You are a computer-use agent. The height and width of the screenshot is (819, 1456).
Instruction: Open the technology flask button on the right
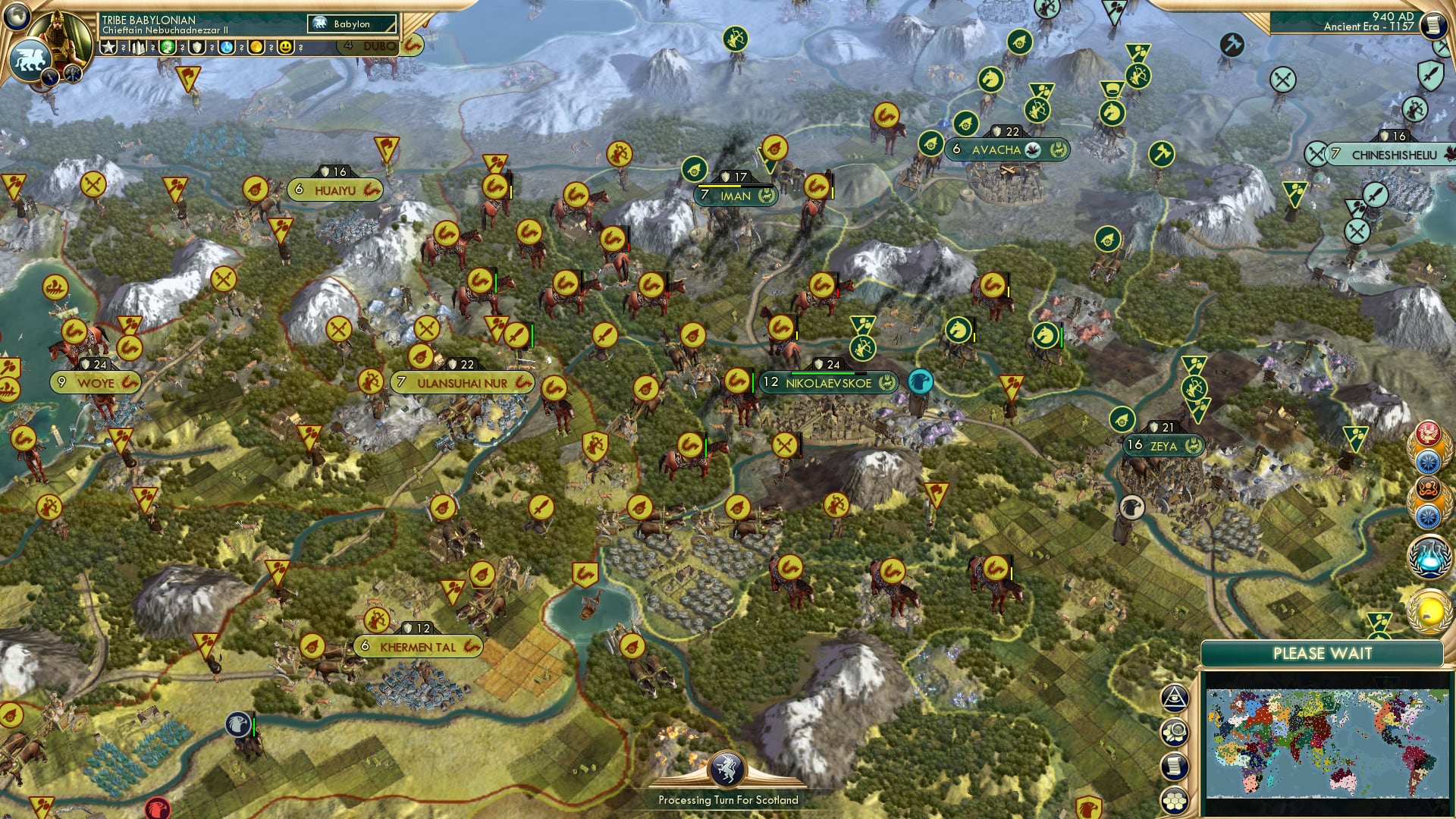click(x=1429, y=556)
